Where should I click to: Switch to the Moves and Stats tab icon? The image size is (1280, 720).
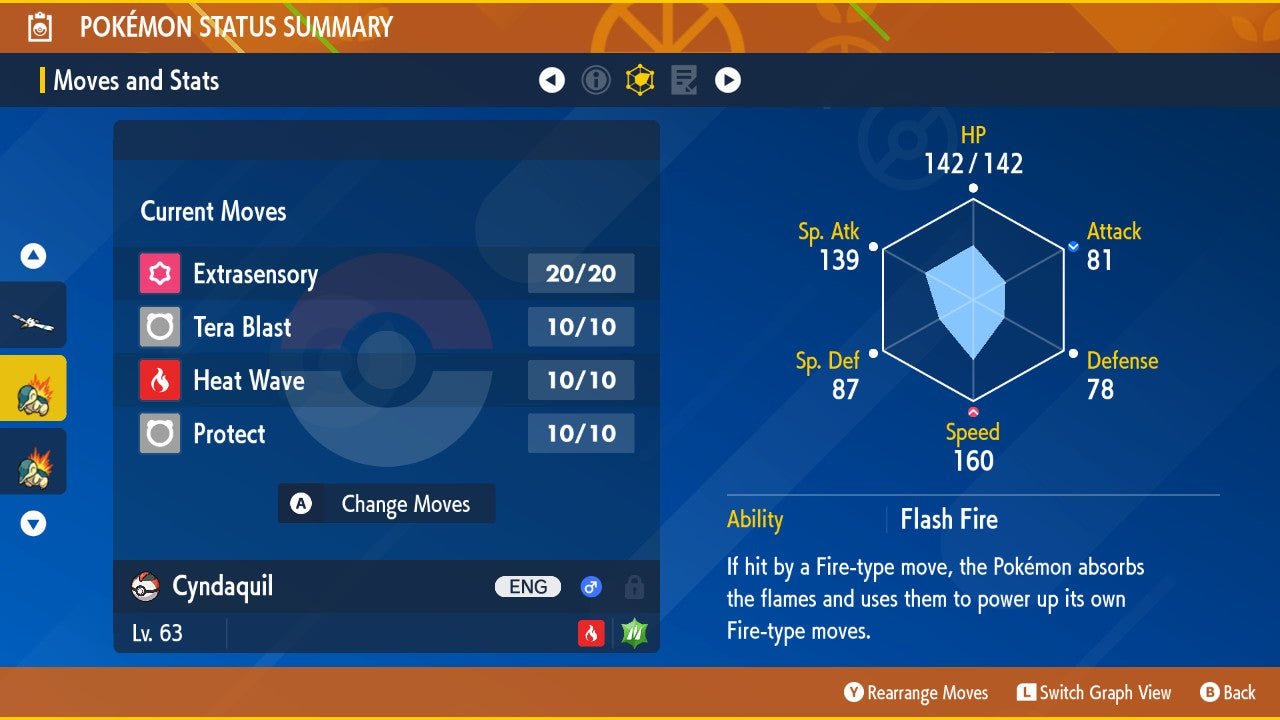(x=640, y=80)
